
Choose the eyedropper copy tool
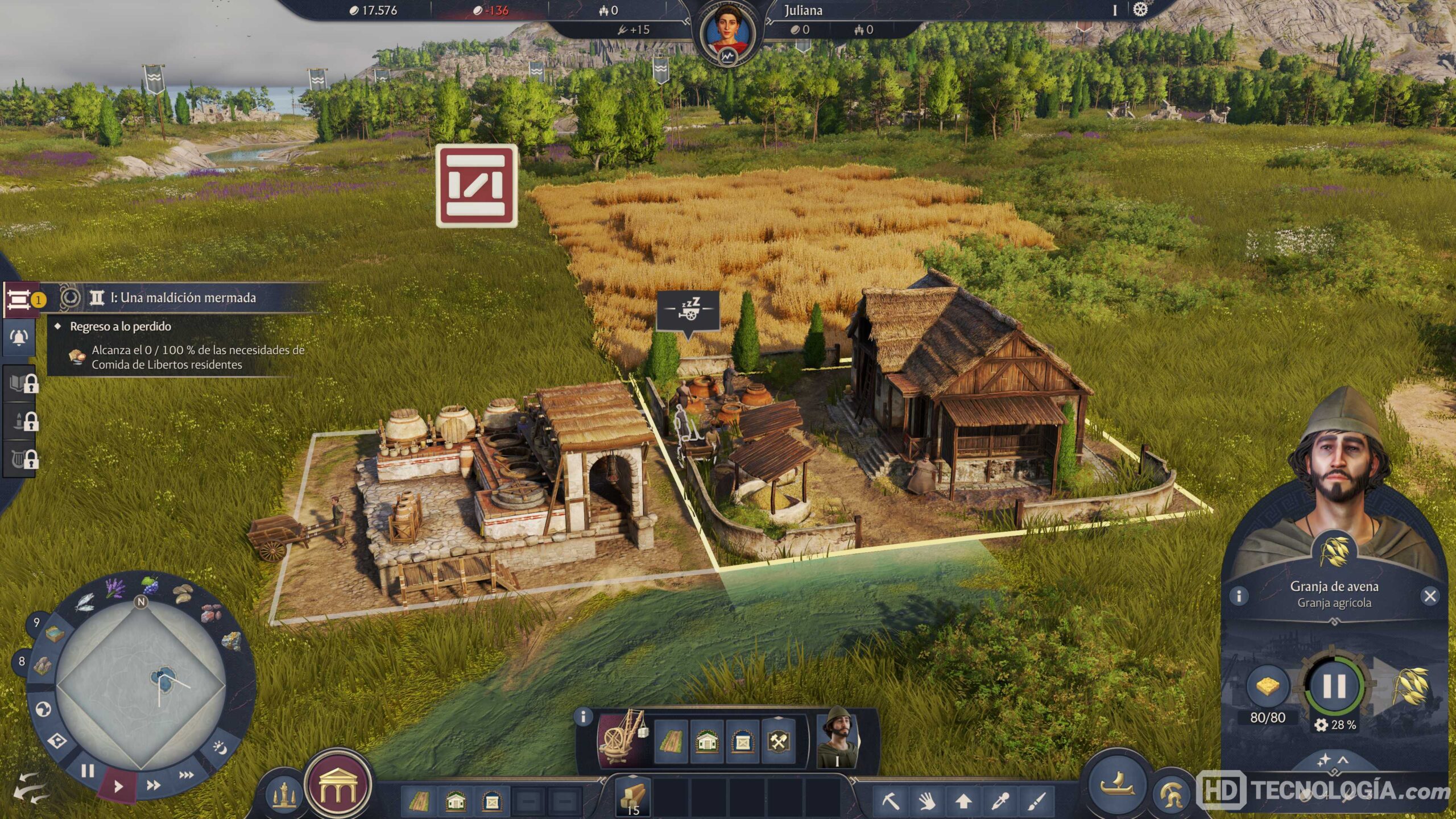coord(999,801)
